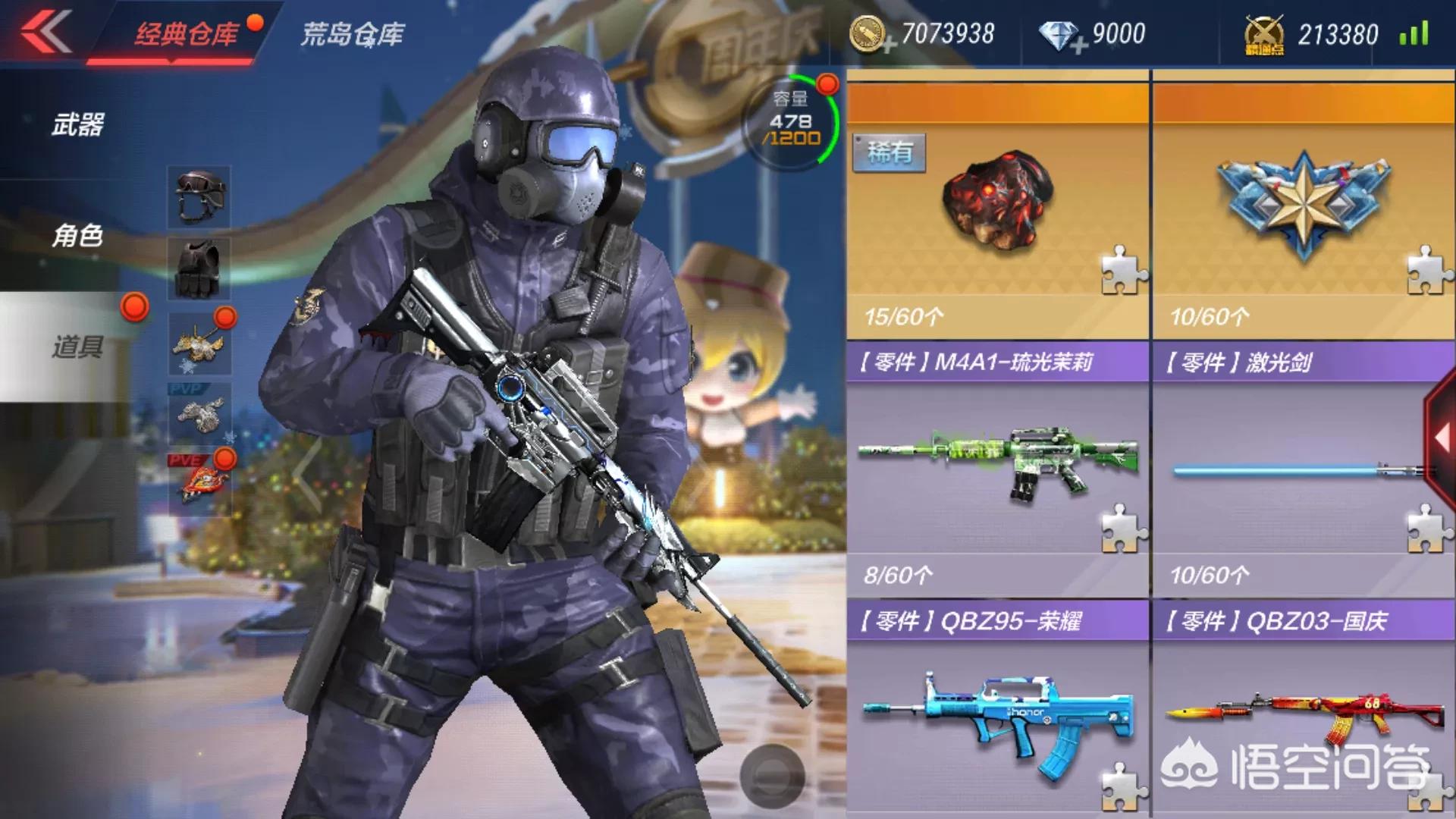The image size is (1456, 819).
Task: Click the crossed-rifles points icon
Action: 1265,33
